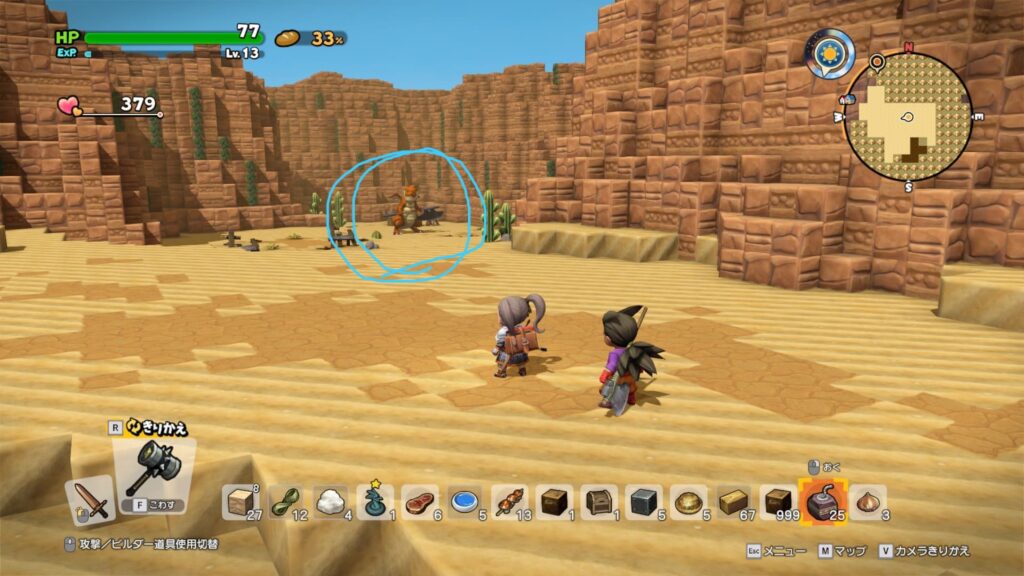Select the raw meat steak slot
1024x576 pixels.
[x=418, y=502]
